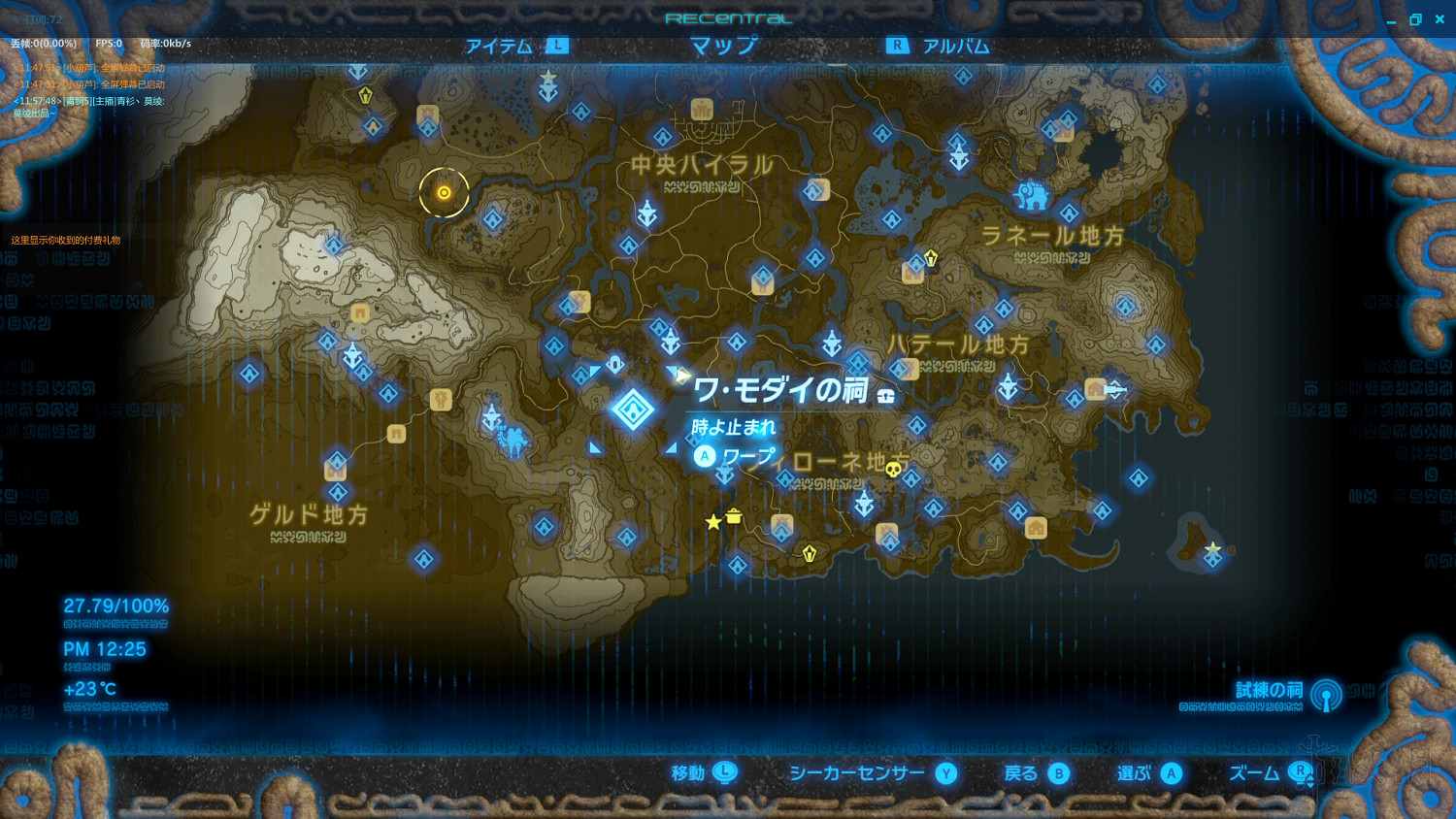This screenshot has width=1456, height=819.
Task: Click the Divine Beast elephant icon in ラネール地方
Action: [1035, 194]
